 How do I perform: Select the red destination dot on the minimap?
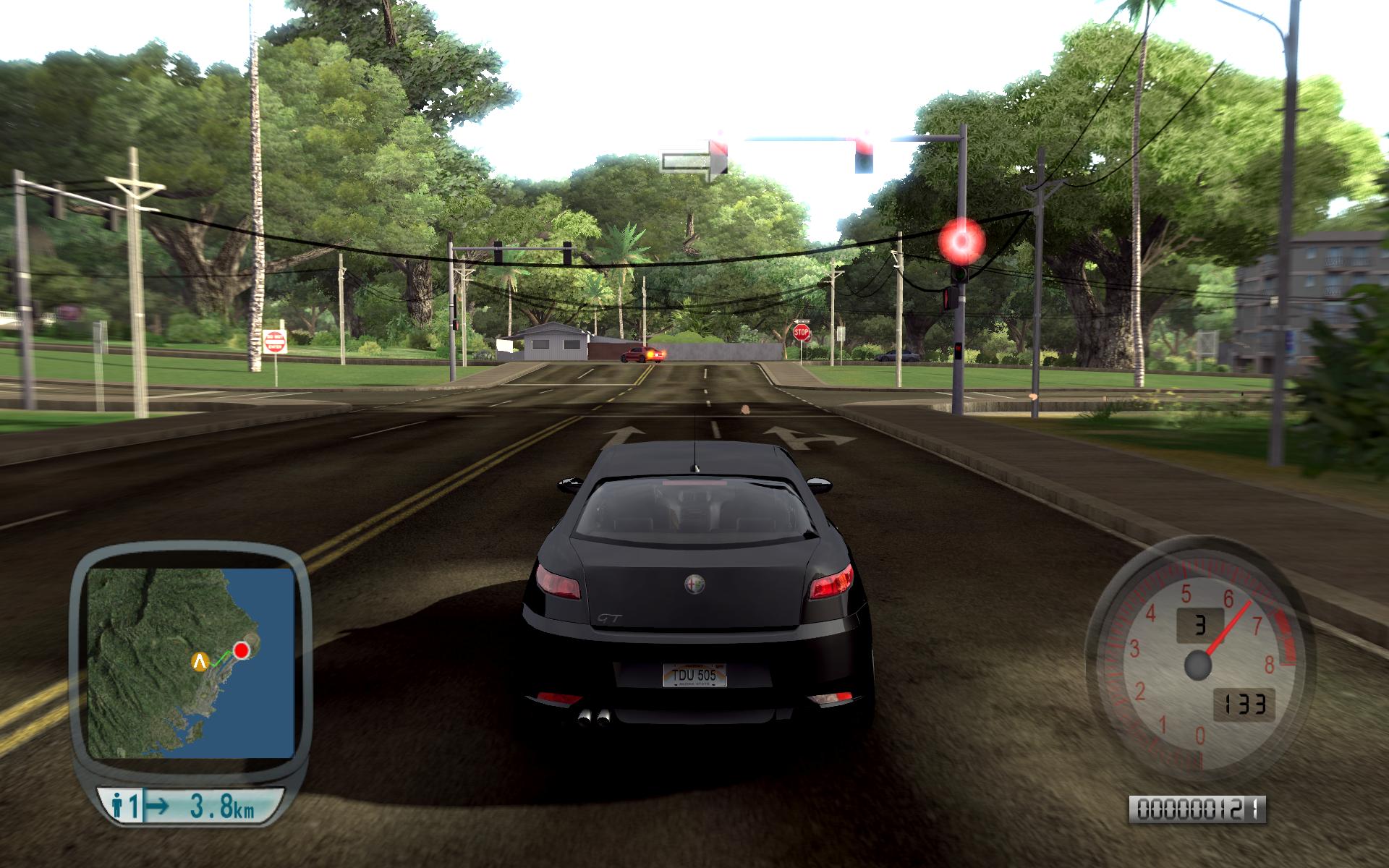tap(241, 650)
